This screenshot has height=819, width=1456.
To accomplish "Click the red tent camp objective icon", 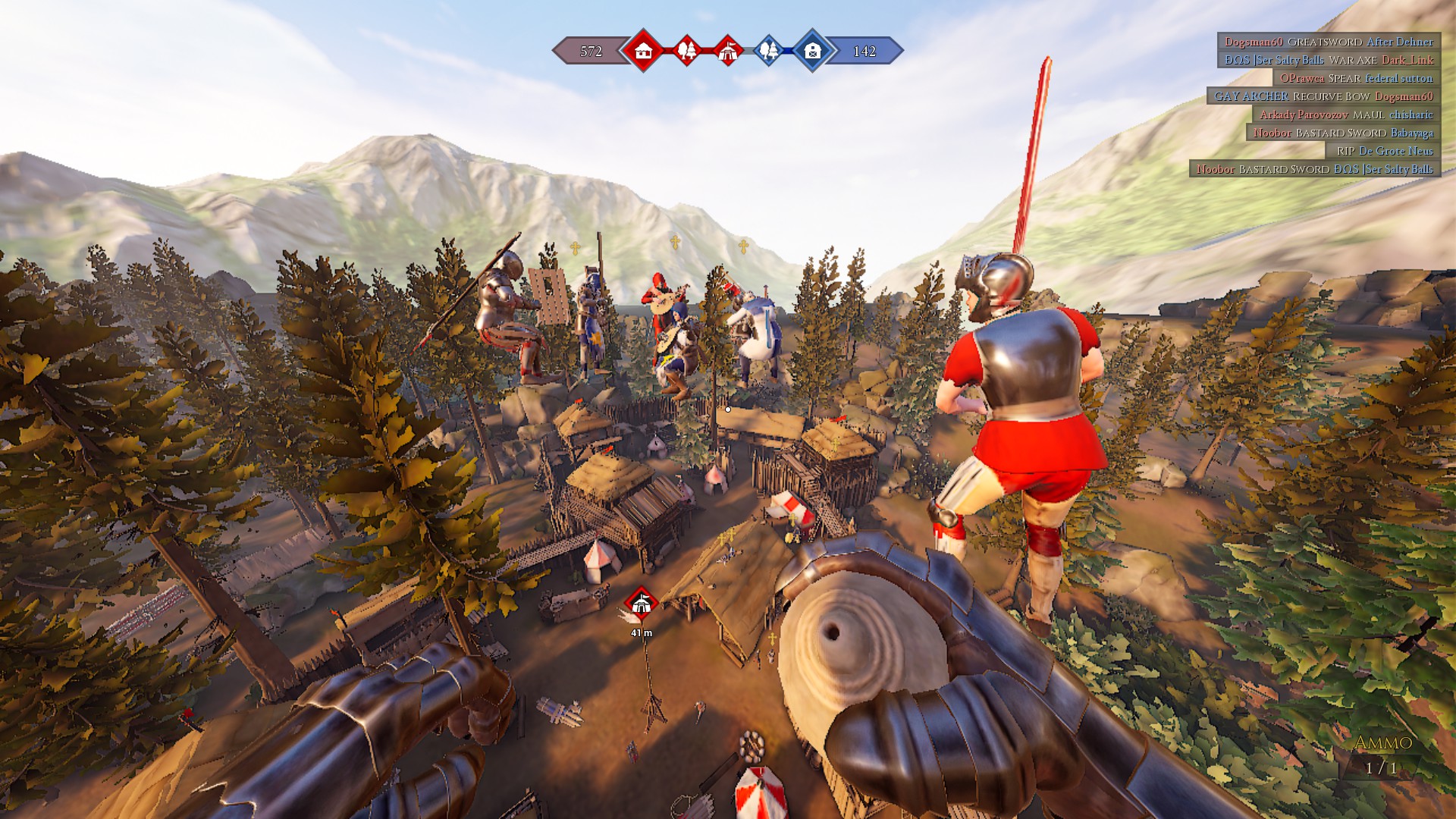I will [728, 51].
